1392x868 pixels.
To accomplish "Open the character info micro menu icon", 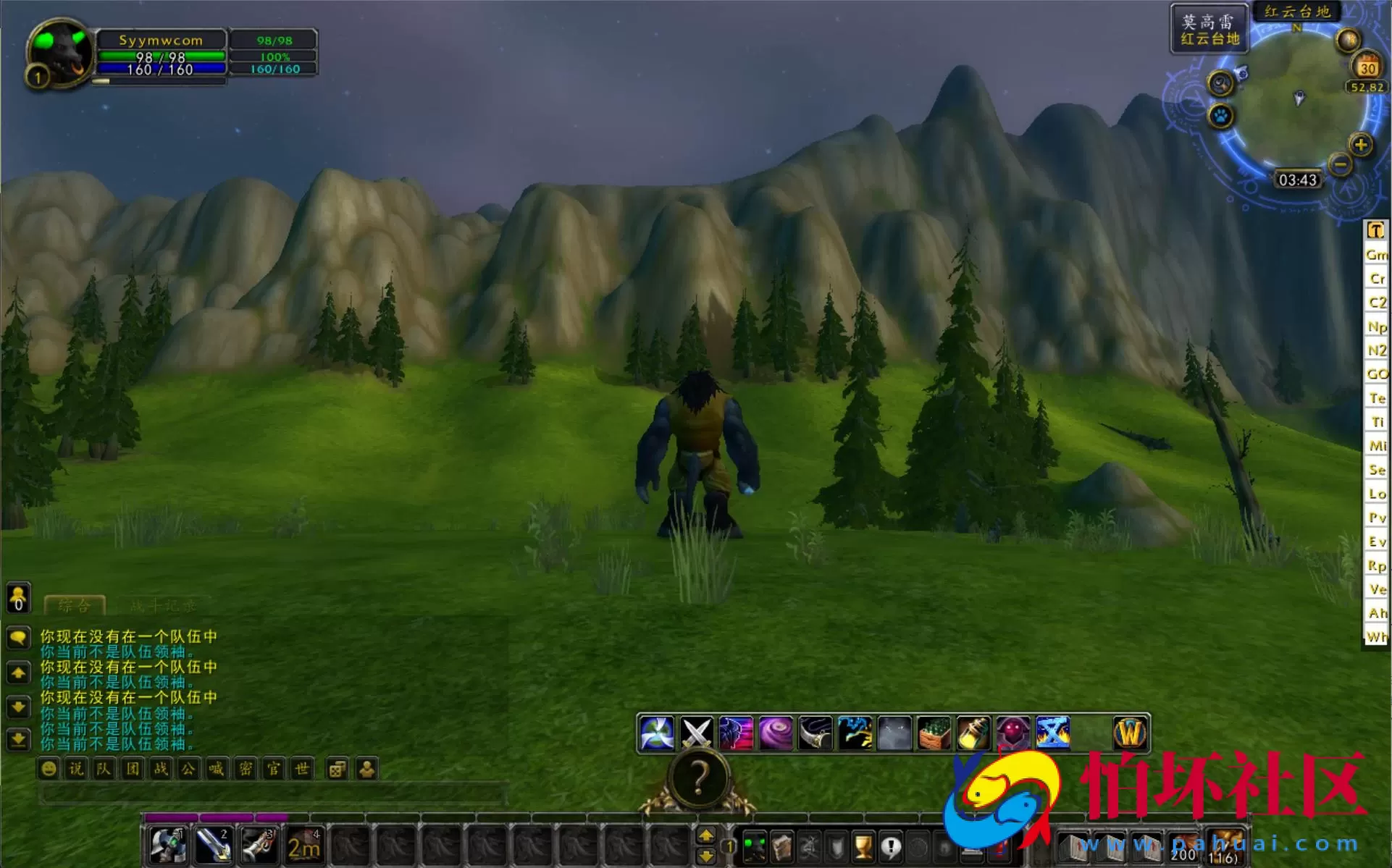I will coord(755,848).
